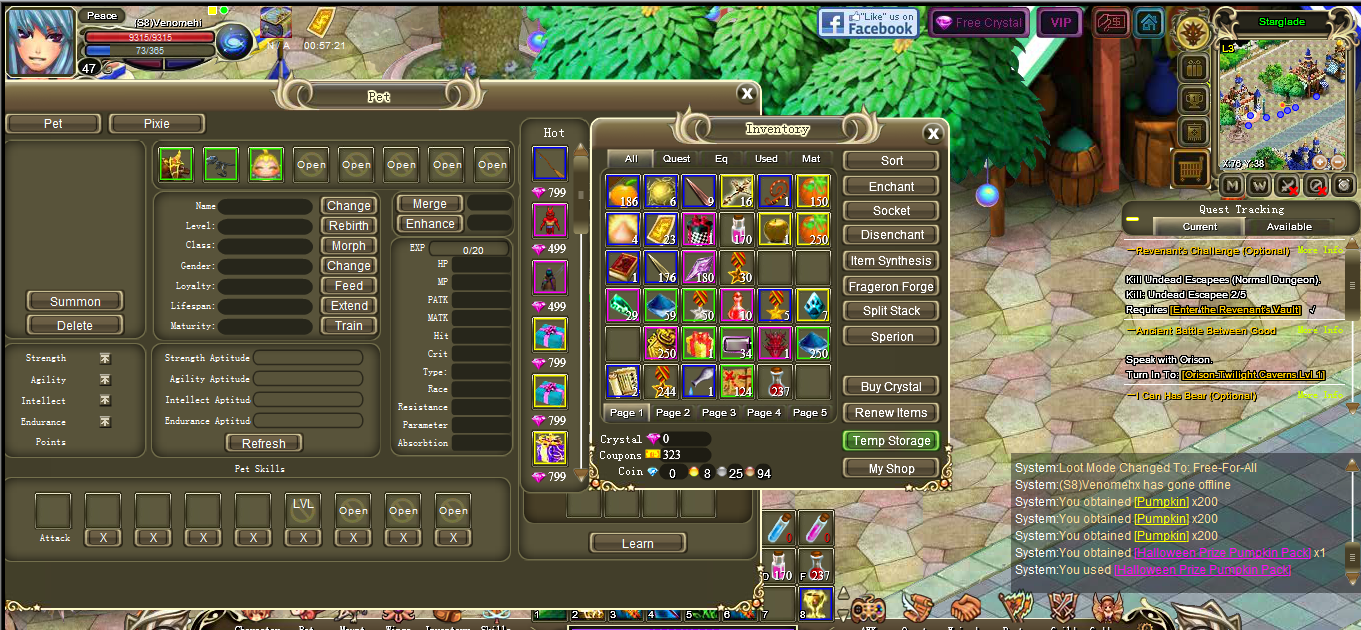Open the Enchant function
Viewport: 1361px width, 630px height.
point(891,186)
